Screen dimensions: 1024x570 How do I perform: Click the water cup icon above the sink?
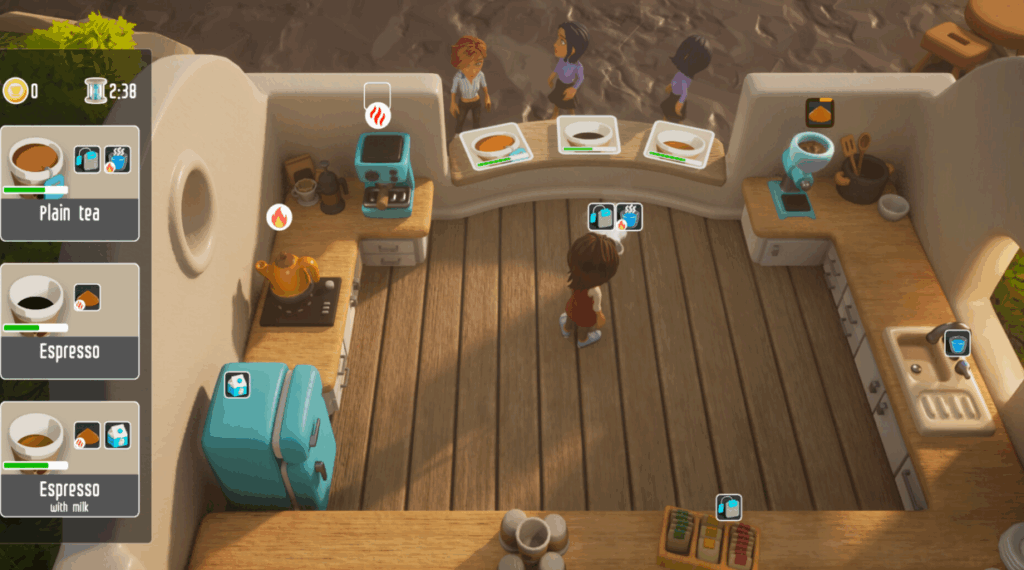click(957, 342)
